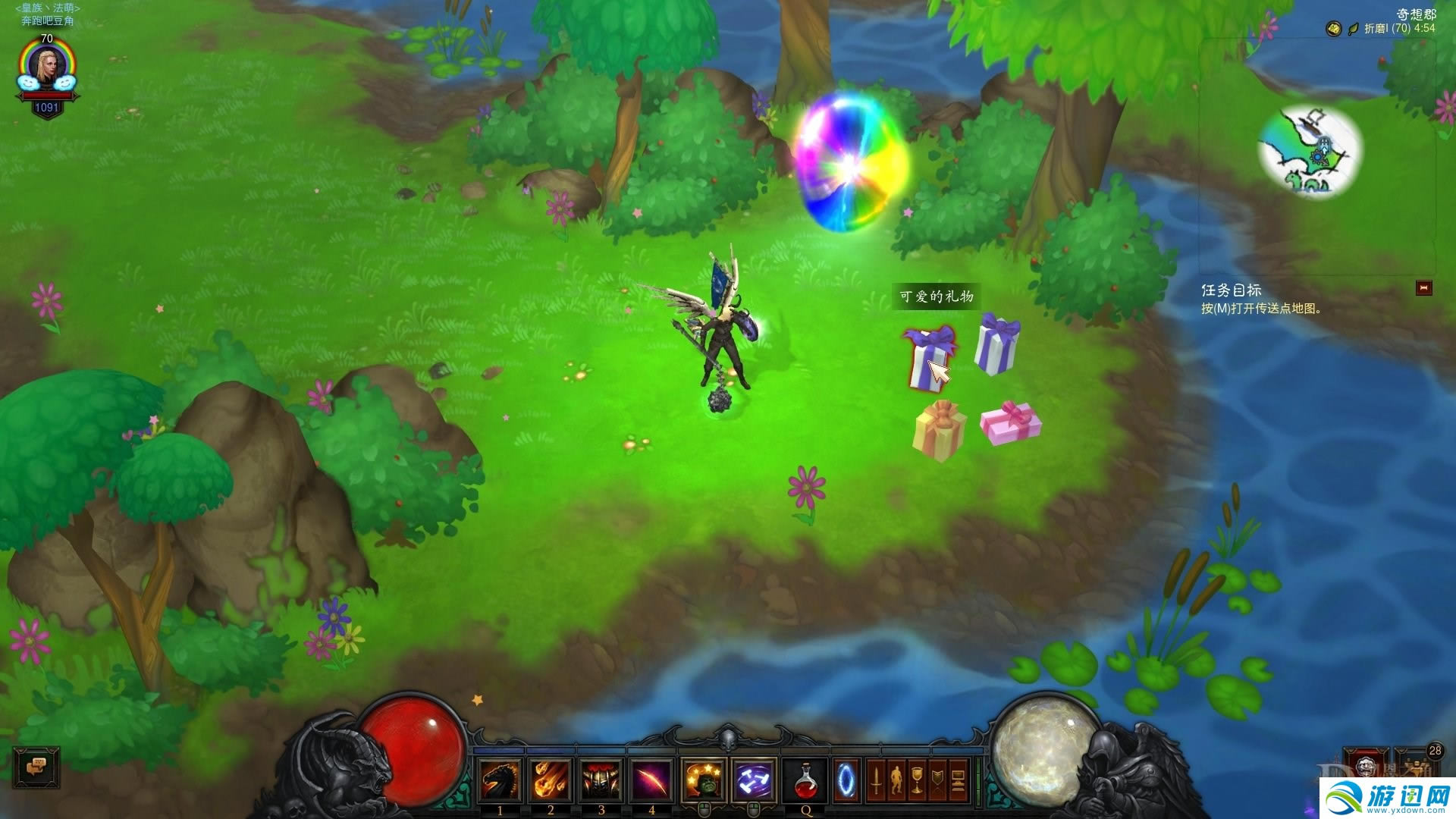
Task: Select the green-faced stars skill
Action: (x=704, y=780)
